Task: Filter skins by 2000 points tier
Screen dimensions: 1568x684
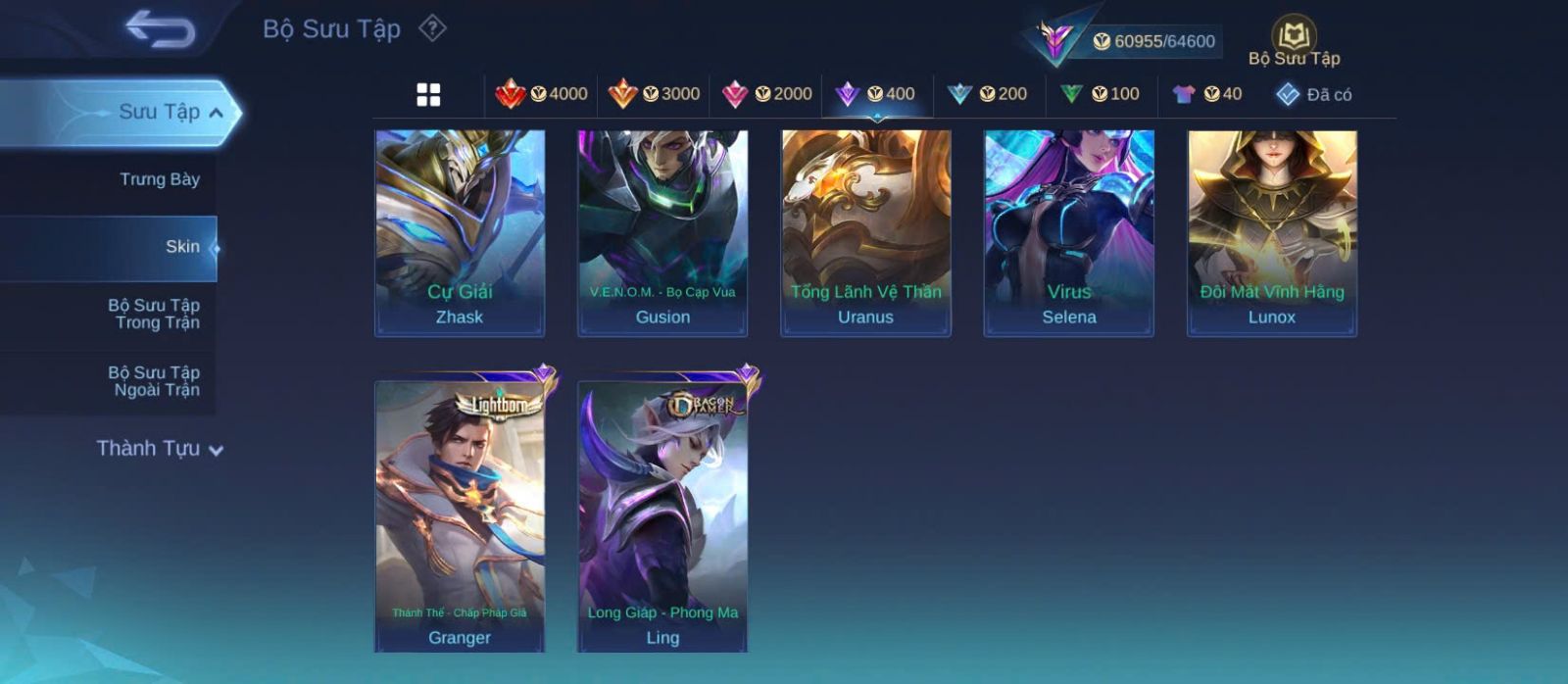Action: 766,94
